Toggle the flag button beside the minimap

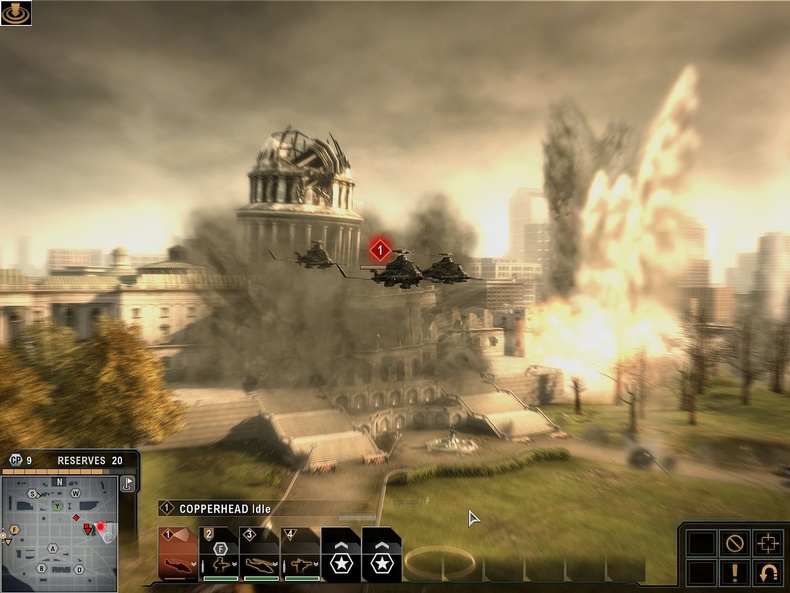[x=128, y=483]
